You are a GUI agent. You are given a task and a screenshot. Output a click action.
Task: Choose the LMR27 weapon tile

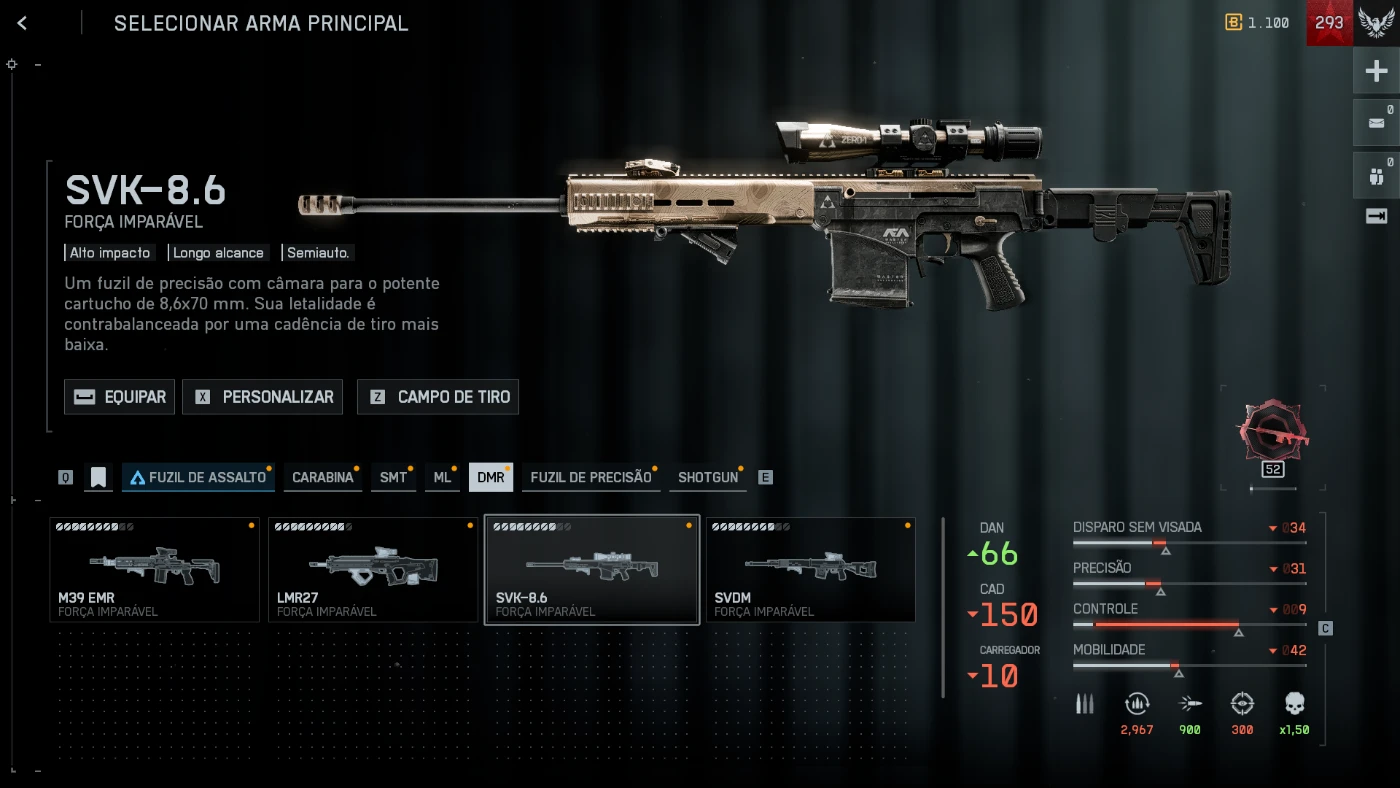click(x=373, y=570)
